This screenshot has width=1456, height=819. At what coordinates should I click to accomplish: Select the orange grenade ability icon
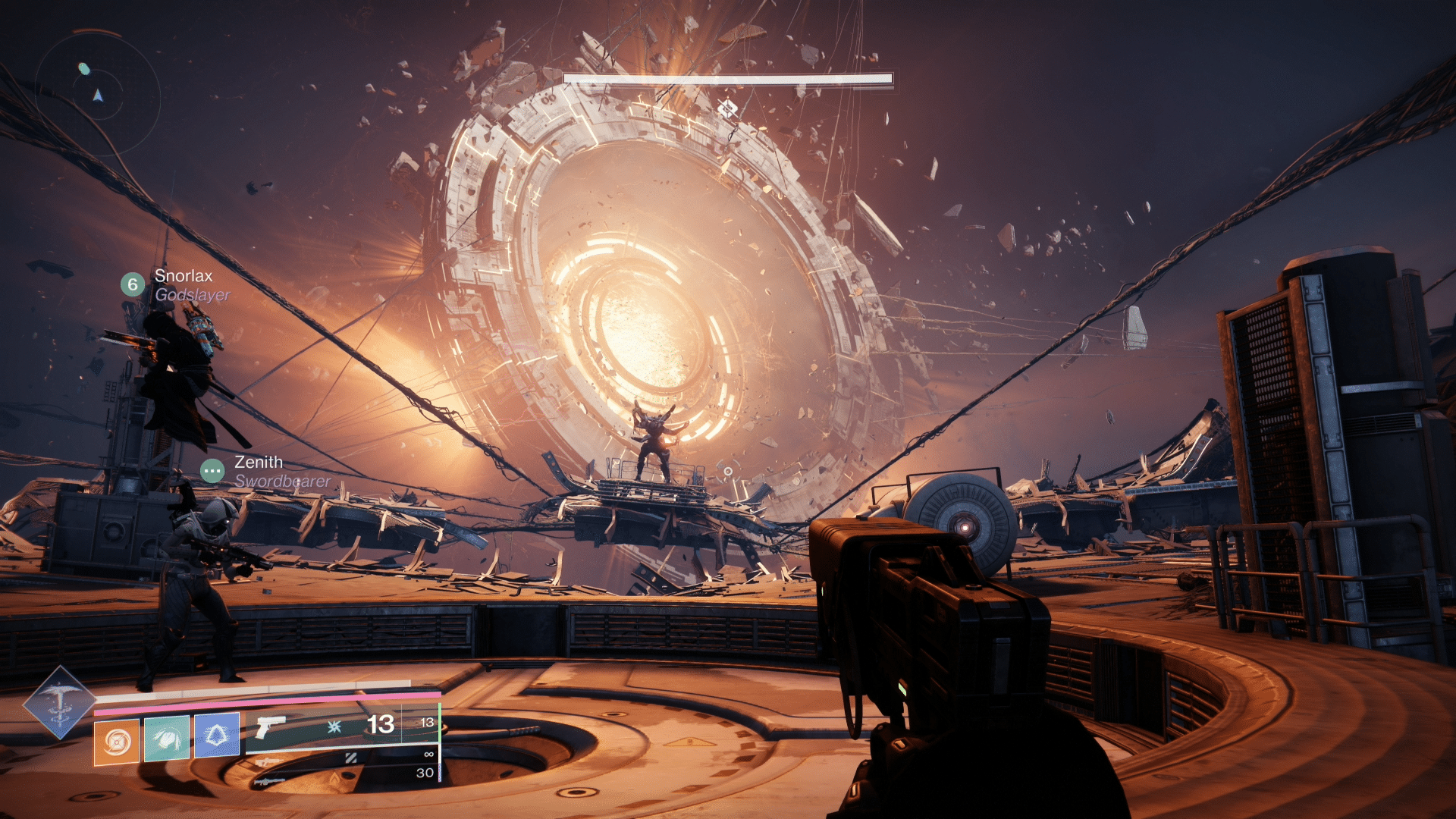click(117, 741)
